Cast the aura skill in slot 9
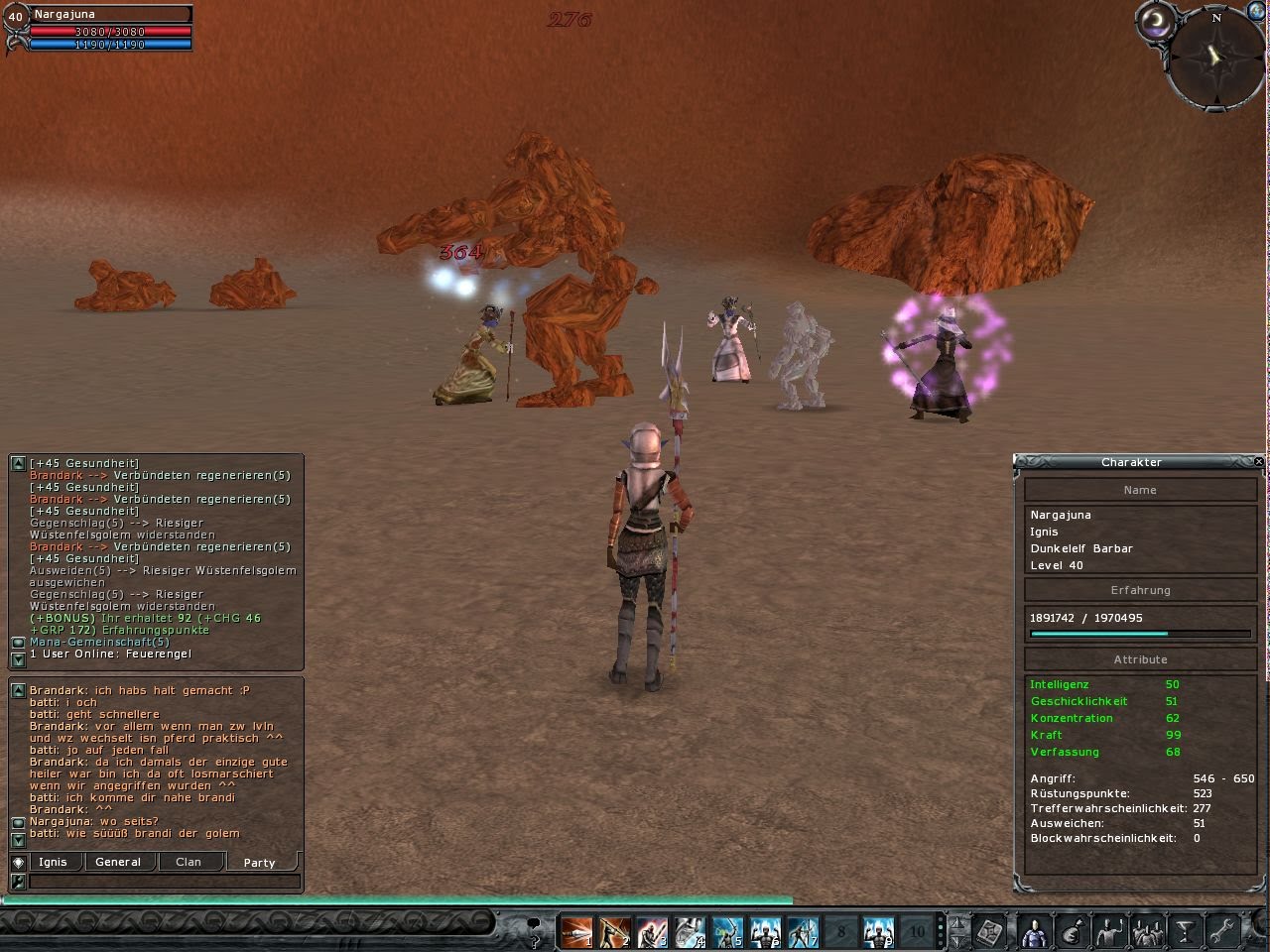The width and height of the screenshot is (1270, 952). [x=878, y=932]
